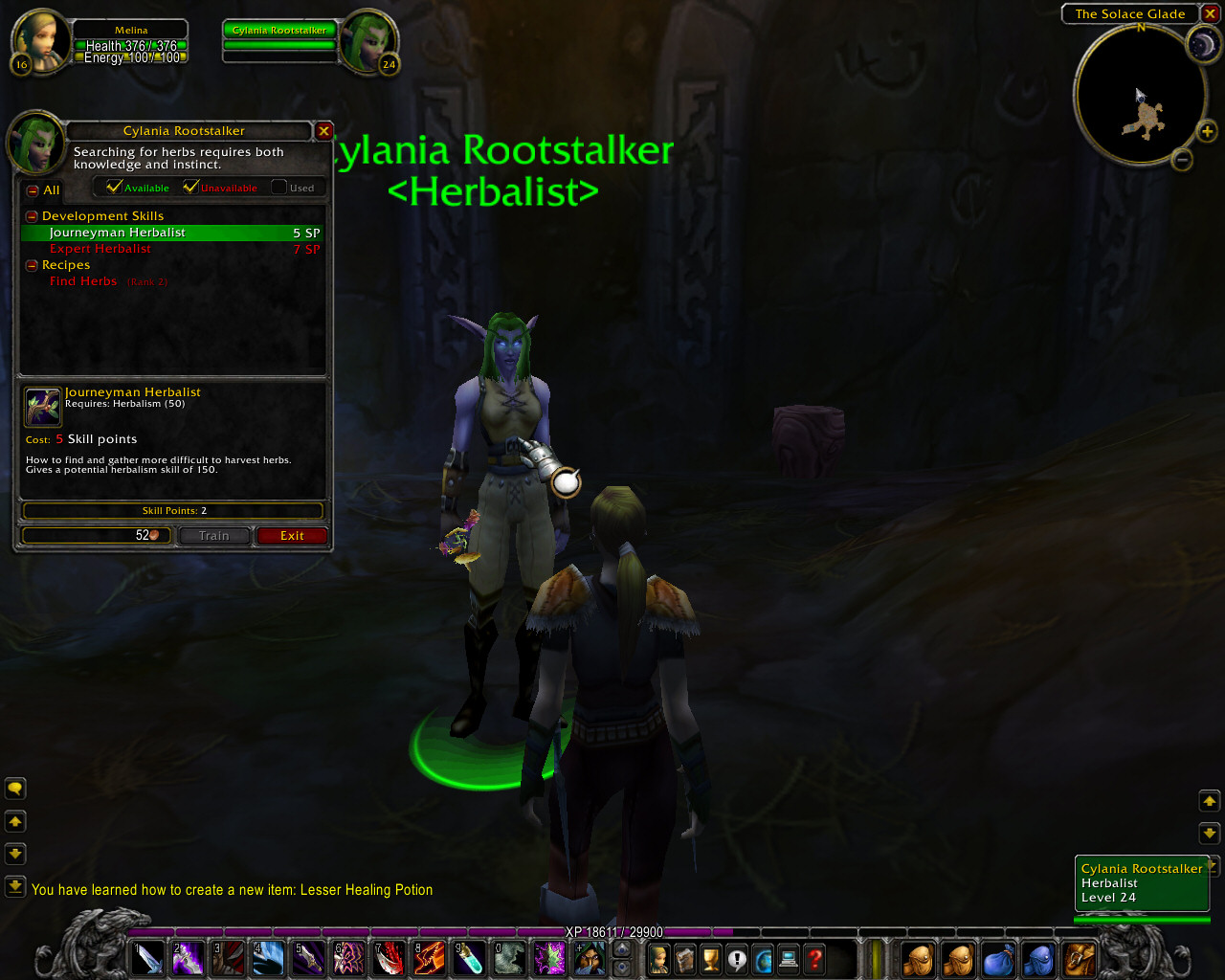Viewport: 1225px width, 980px height.
Task: Collapse the Development Skills category
Action: [31, 215]
